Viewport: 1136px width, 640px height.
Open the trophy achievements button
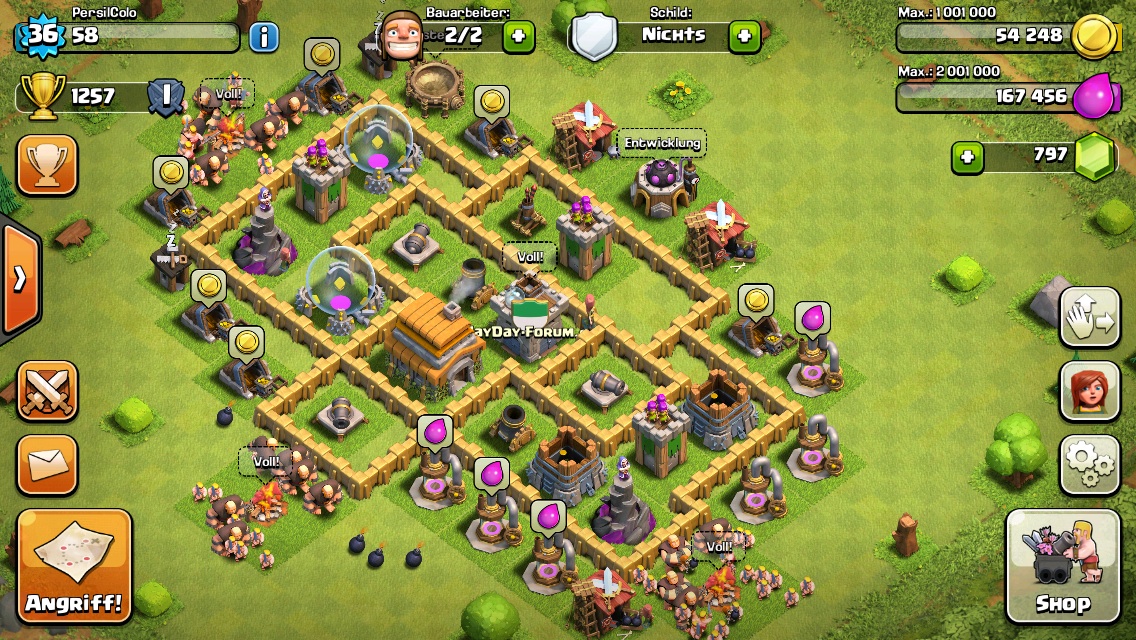pyautogui.click(x=47, y=166)
